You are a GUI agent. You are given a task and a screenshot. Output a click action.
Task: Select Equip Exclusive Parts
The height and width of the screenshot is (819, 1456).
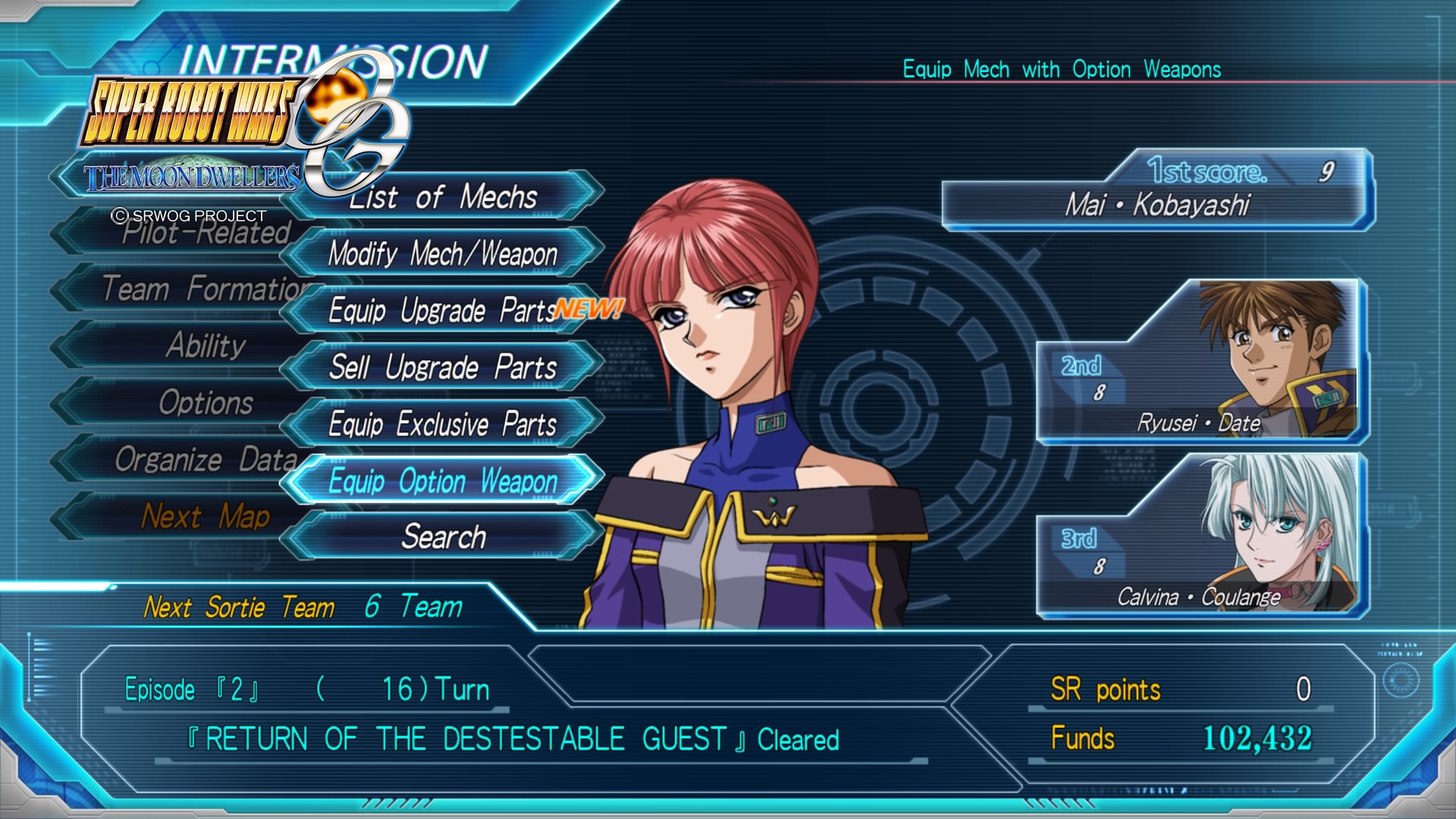click(x=443, y=424)
